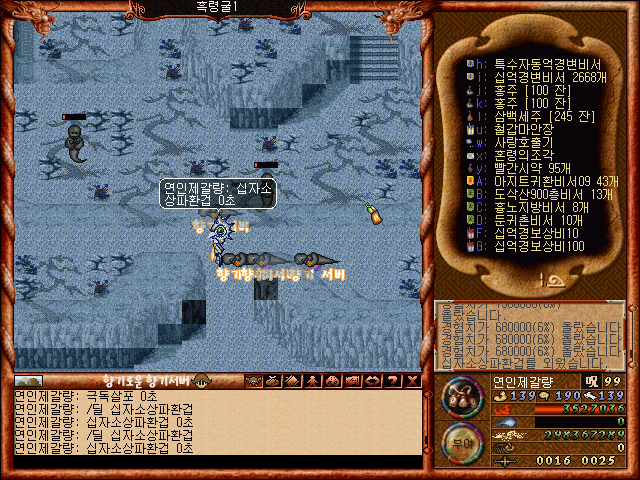Click the round 부여 button
Image resolution: width=640 pixels, height=480 pixels.
pyautogui.click(x=462, y=441)
